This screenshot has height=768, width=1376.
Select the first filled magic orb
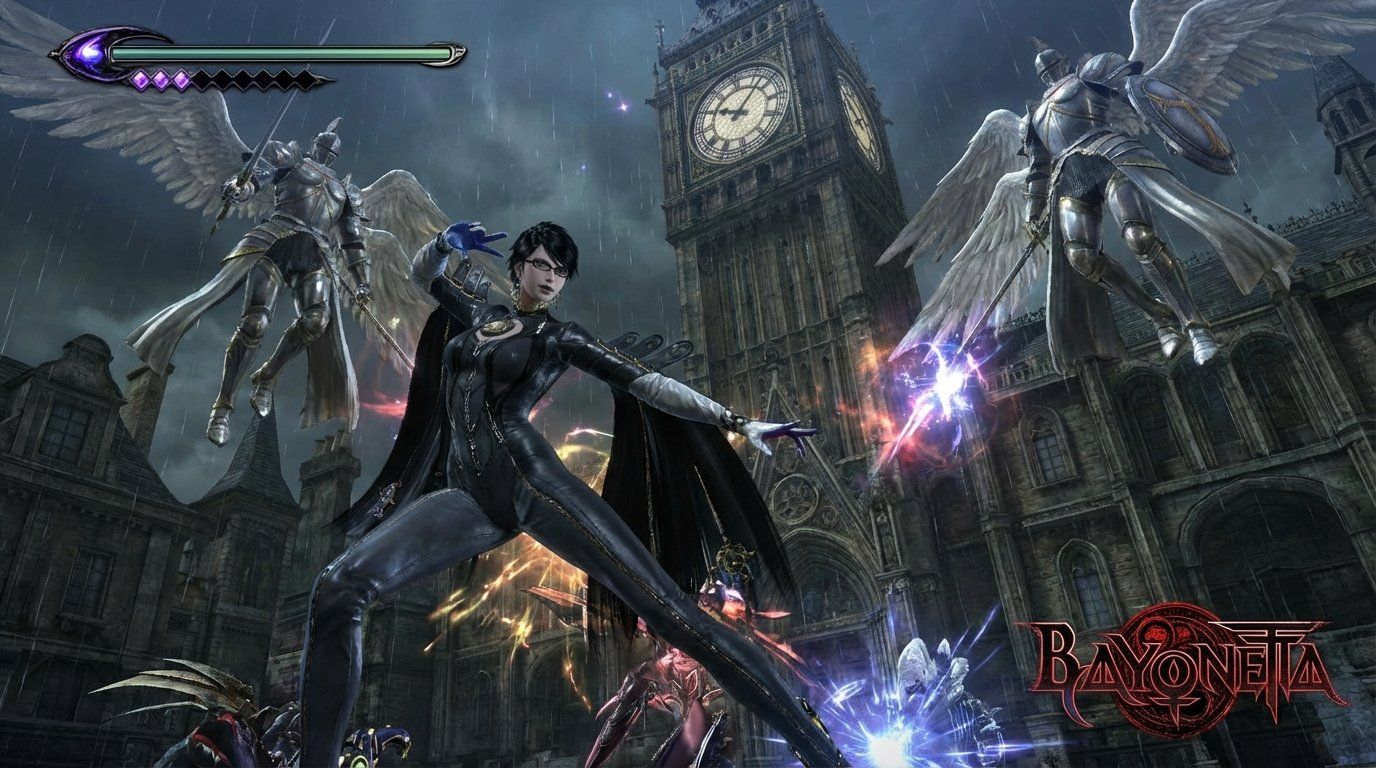pyautogui.click(x=141, y=80)
